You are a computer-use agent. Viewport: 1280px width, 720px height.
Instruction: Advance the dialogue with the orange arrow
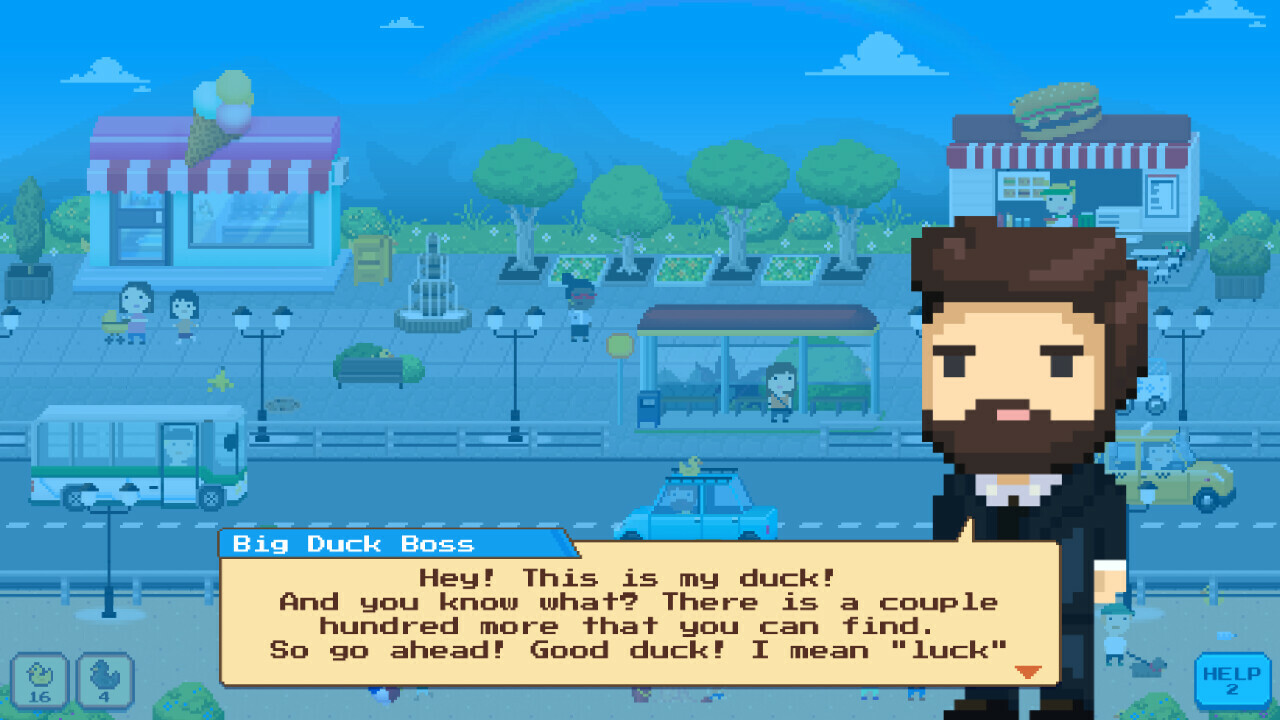coord(1027,673)
